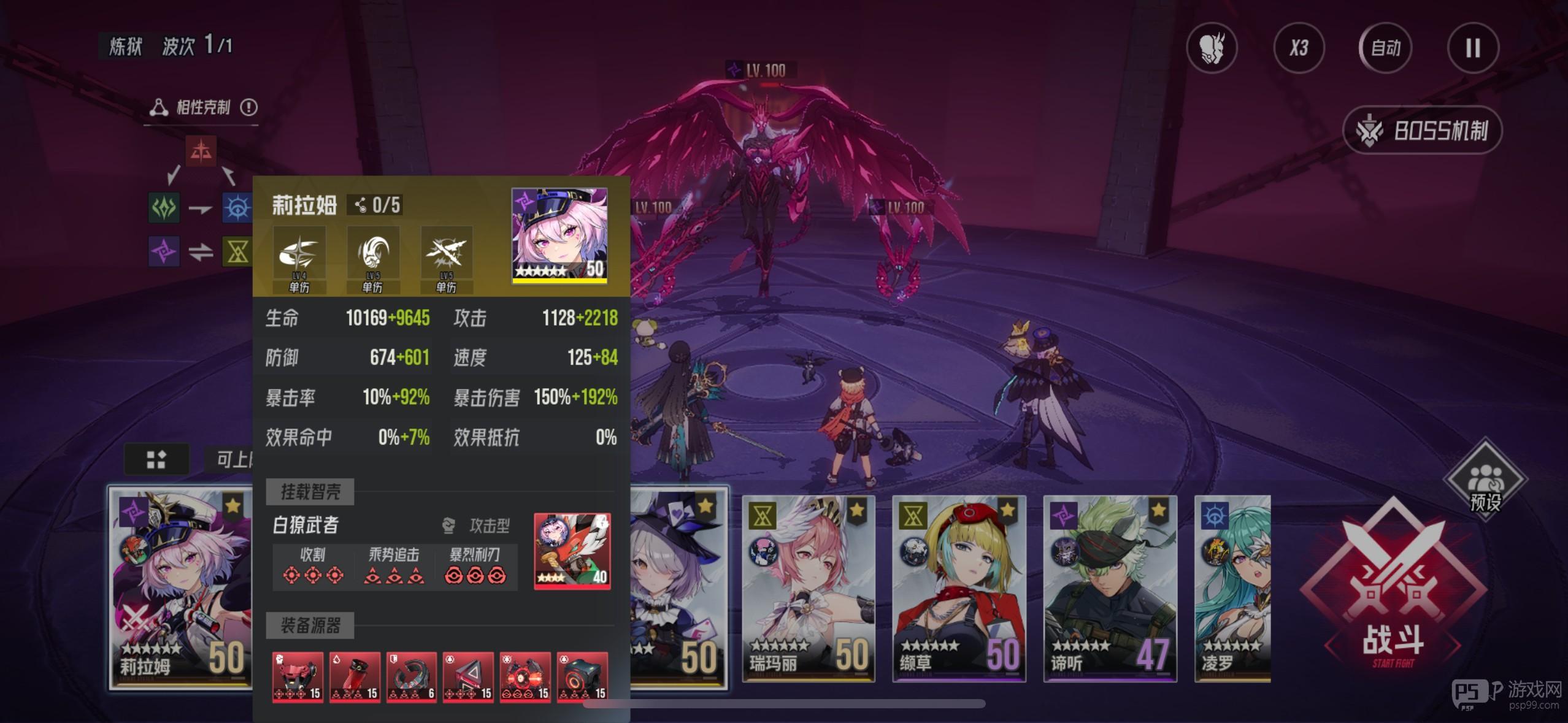Click the monster head icon near X3

1213,48
